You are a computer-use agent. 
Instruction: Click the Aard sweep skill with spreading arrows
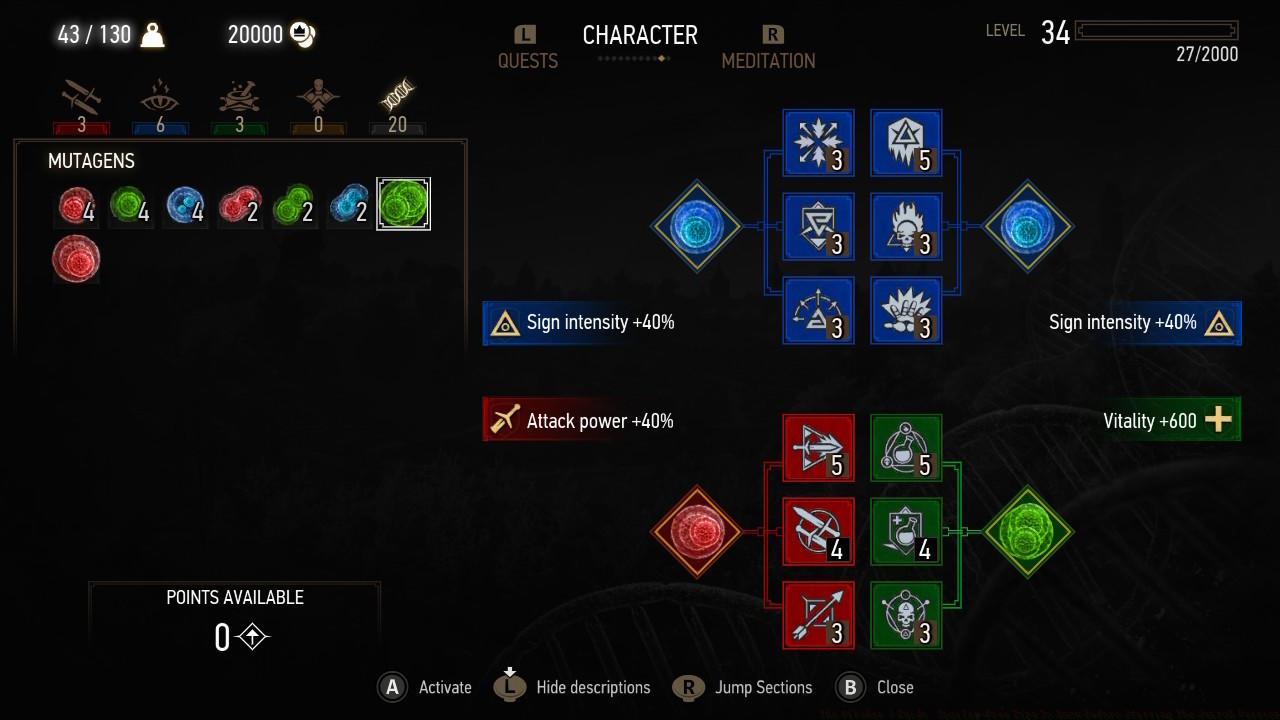(x=817, y=142)
